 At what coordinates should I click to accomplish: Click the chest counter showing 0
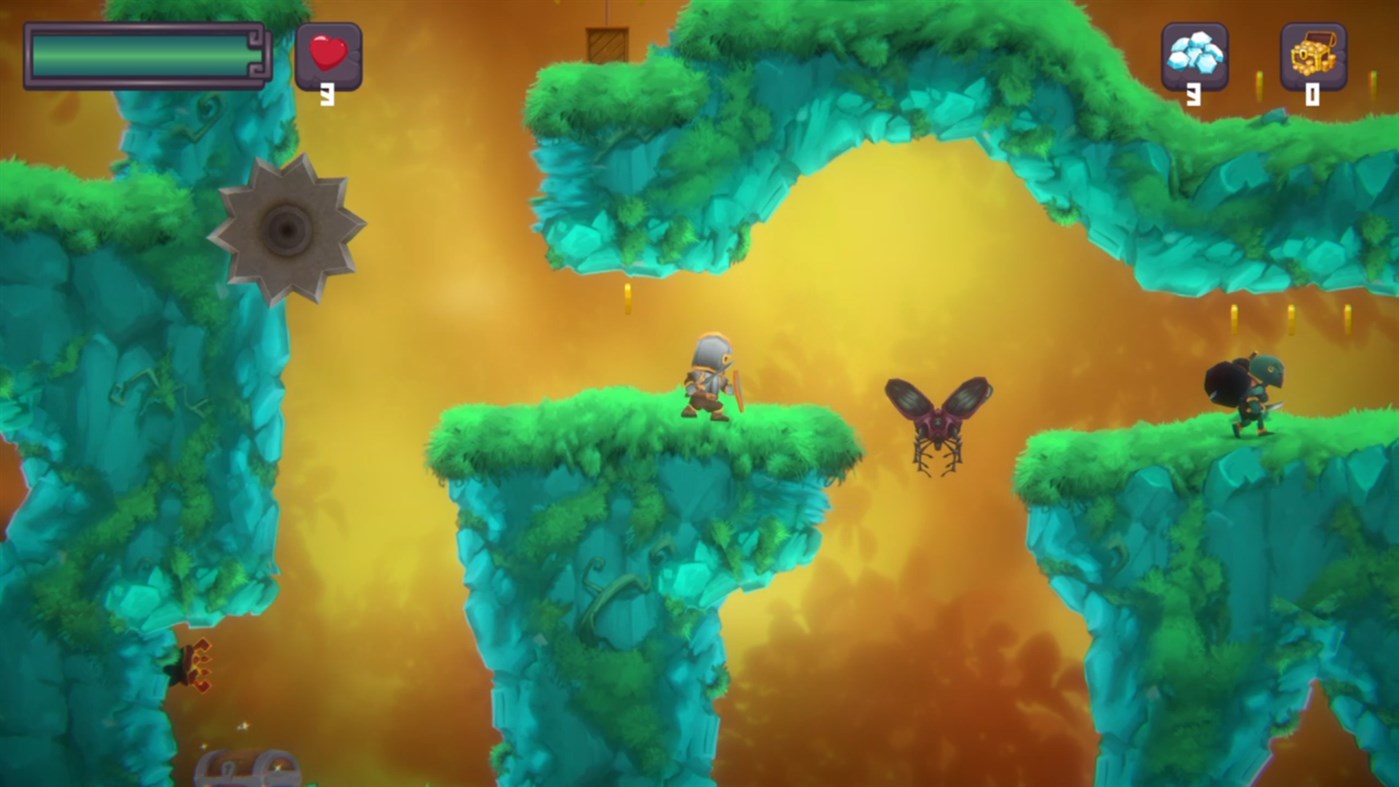click(1311, 93)
